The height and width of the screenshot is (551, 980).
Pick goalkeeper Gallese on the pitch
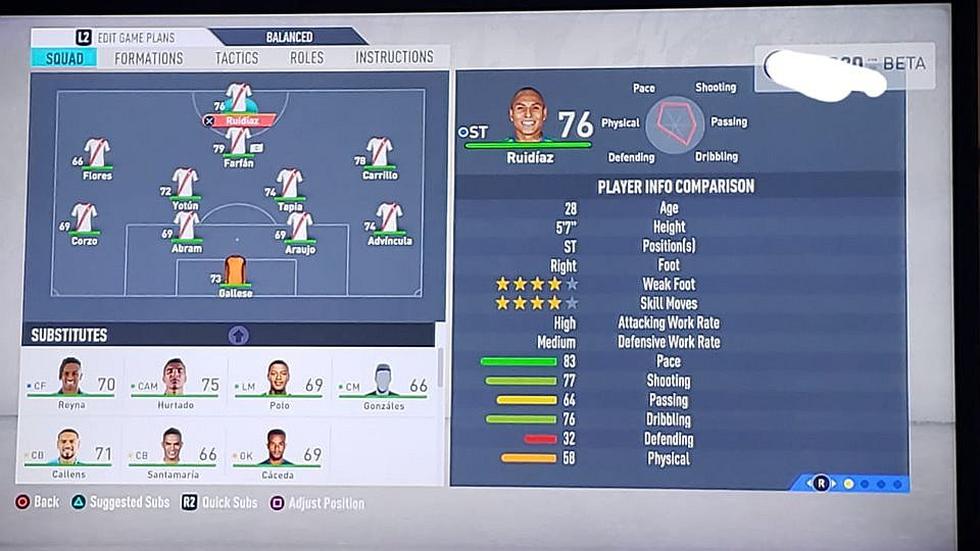tap(236, 274)
